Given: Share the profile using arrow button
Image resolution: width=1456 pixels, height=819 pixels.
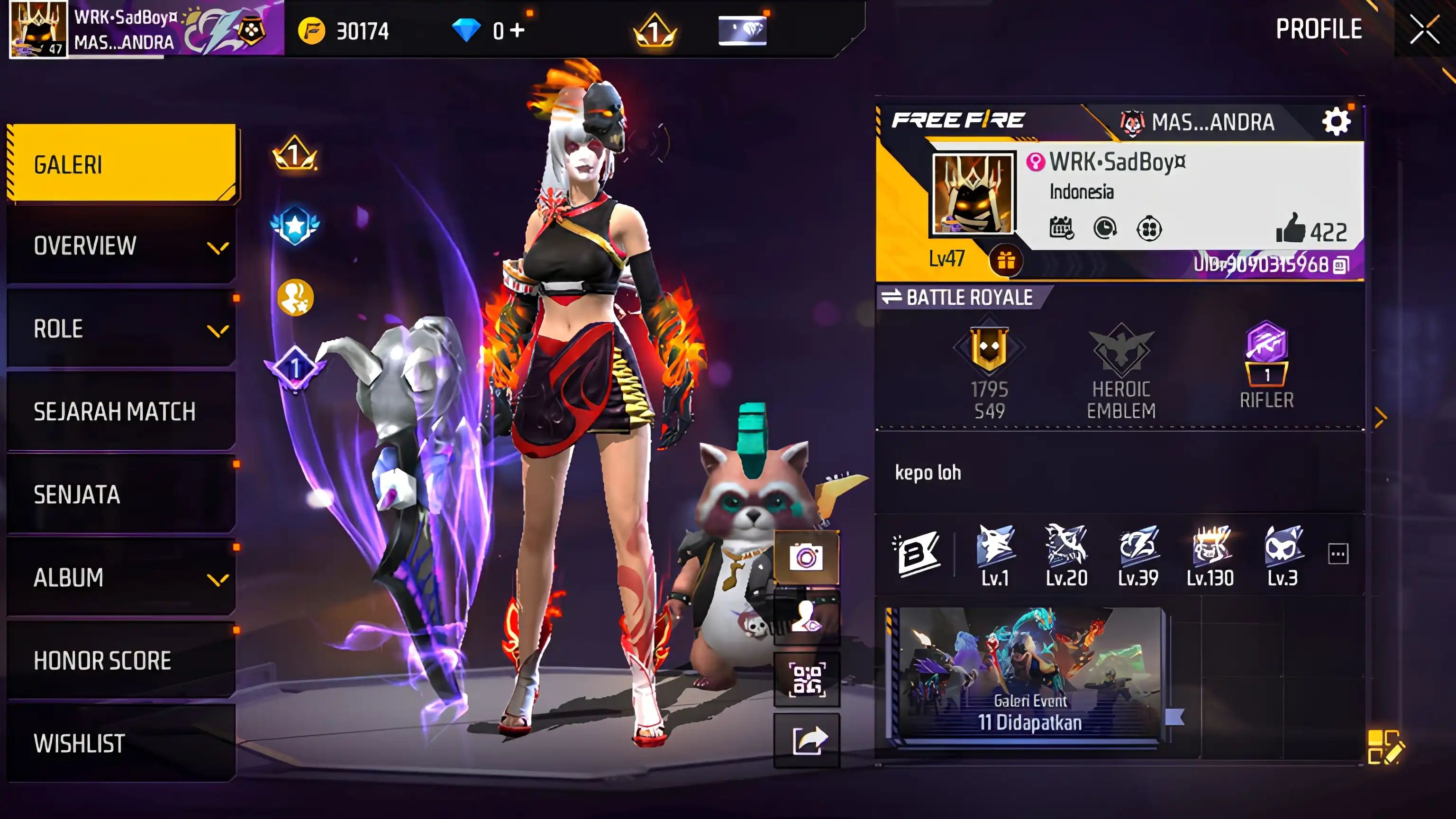Looking at the screenshot, I should tap(808, 740).
